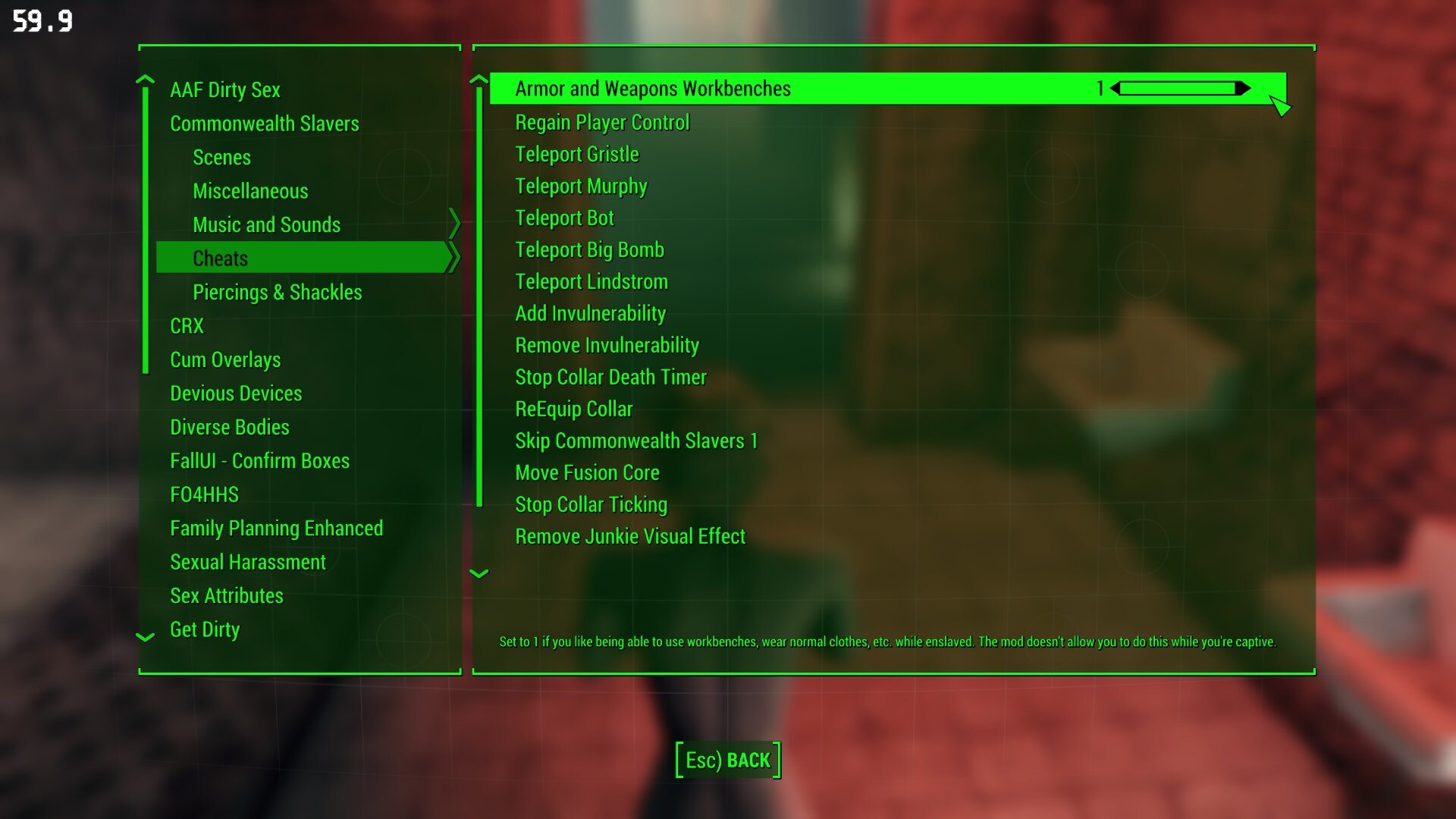Toggle Stop Collar Ticking
Image resolution: width=1456 pixels, height=819 pixels.
point(591,504)
